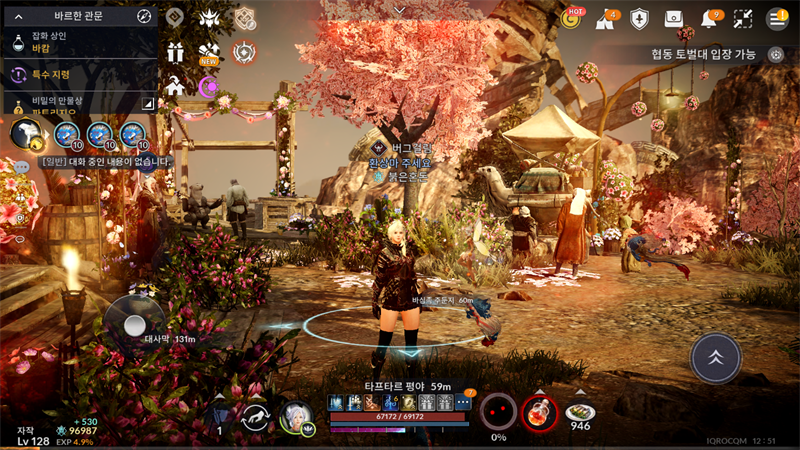Tap the shield emblem icon

[641, 18]
